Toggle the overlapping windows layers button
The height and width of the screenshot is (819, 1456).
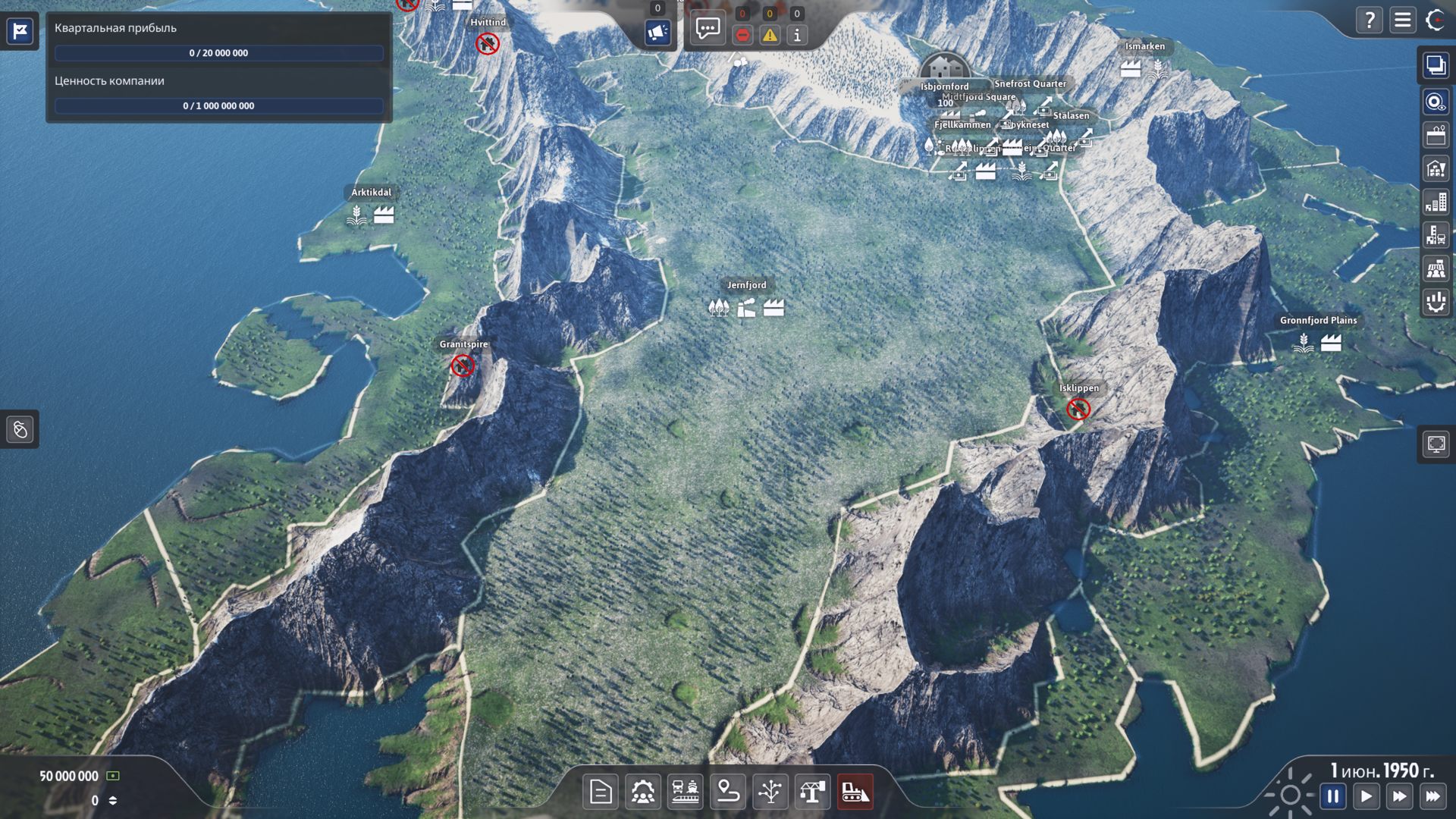pyautogui.click(x=1436, y=66)
